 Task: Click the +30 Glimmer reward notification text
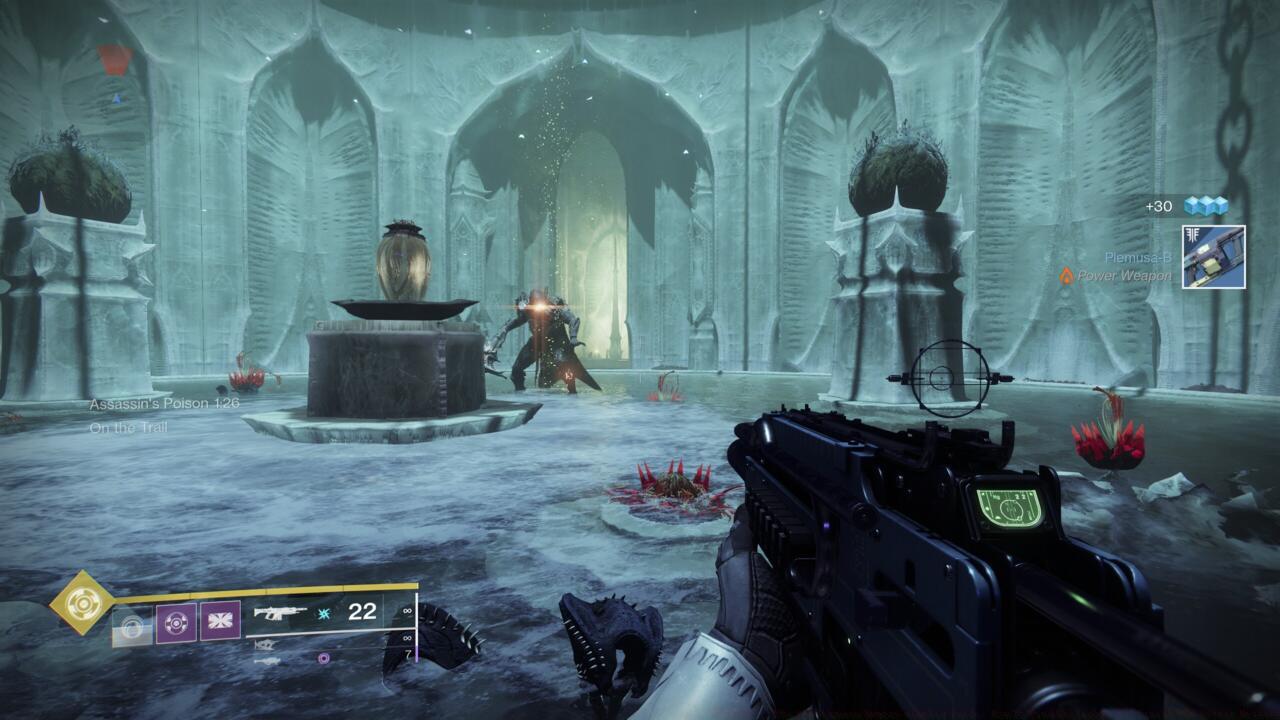[1160, 206]
